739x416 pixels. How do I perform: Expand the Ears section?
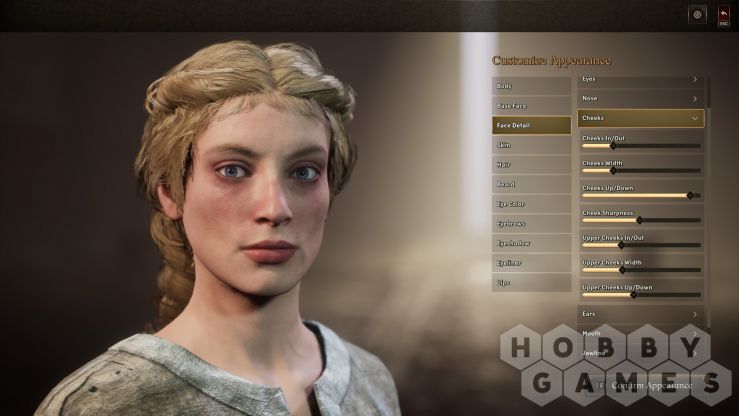pyautogui.click(x=640, y=314)
